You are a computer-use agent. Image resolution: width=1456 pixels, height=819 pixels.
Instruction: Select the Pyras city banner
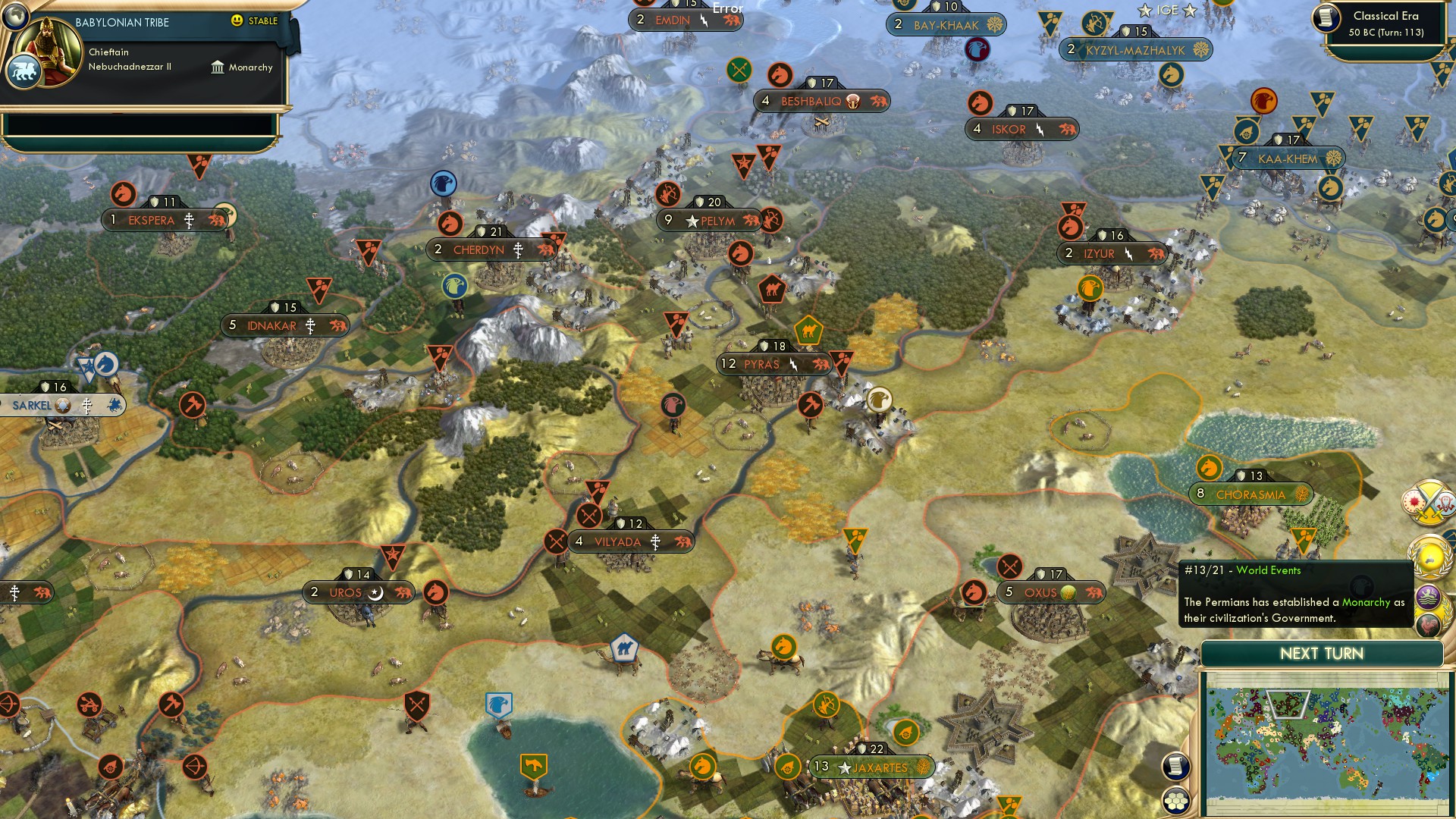773,364
